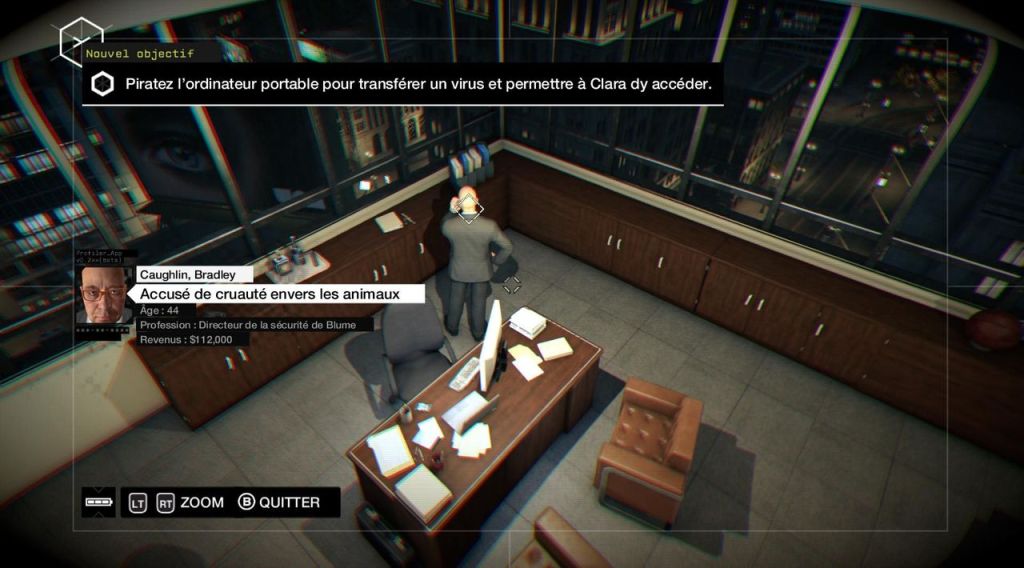Click the hack marker on the targeted man
Viewport: 1024px width, 568px height.
click(x=468, y=208)
